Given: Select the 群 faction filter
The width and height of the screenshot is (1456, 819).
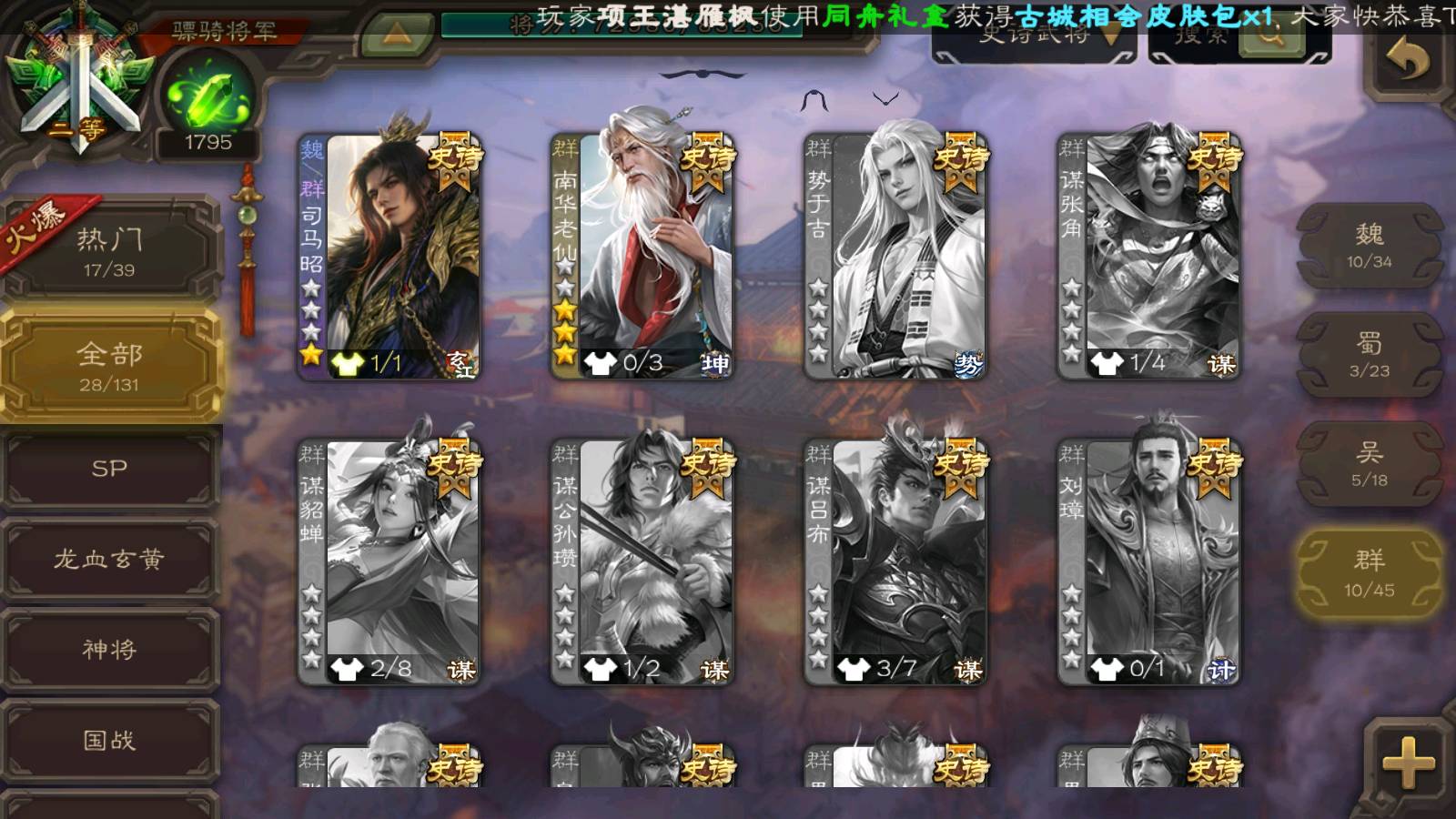Looking at the screenshot, I should click(1369, 574).
